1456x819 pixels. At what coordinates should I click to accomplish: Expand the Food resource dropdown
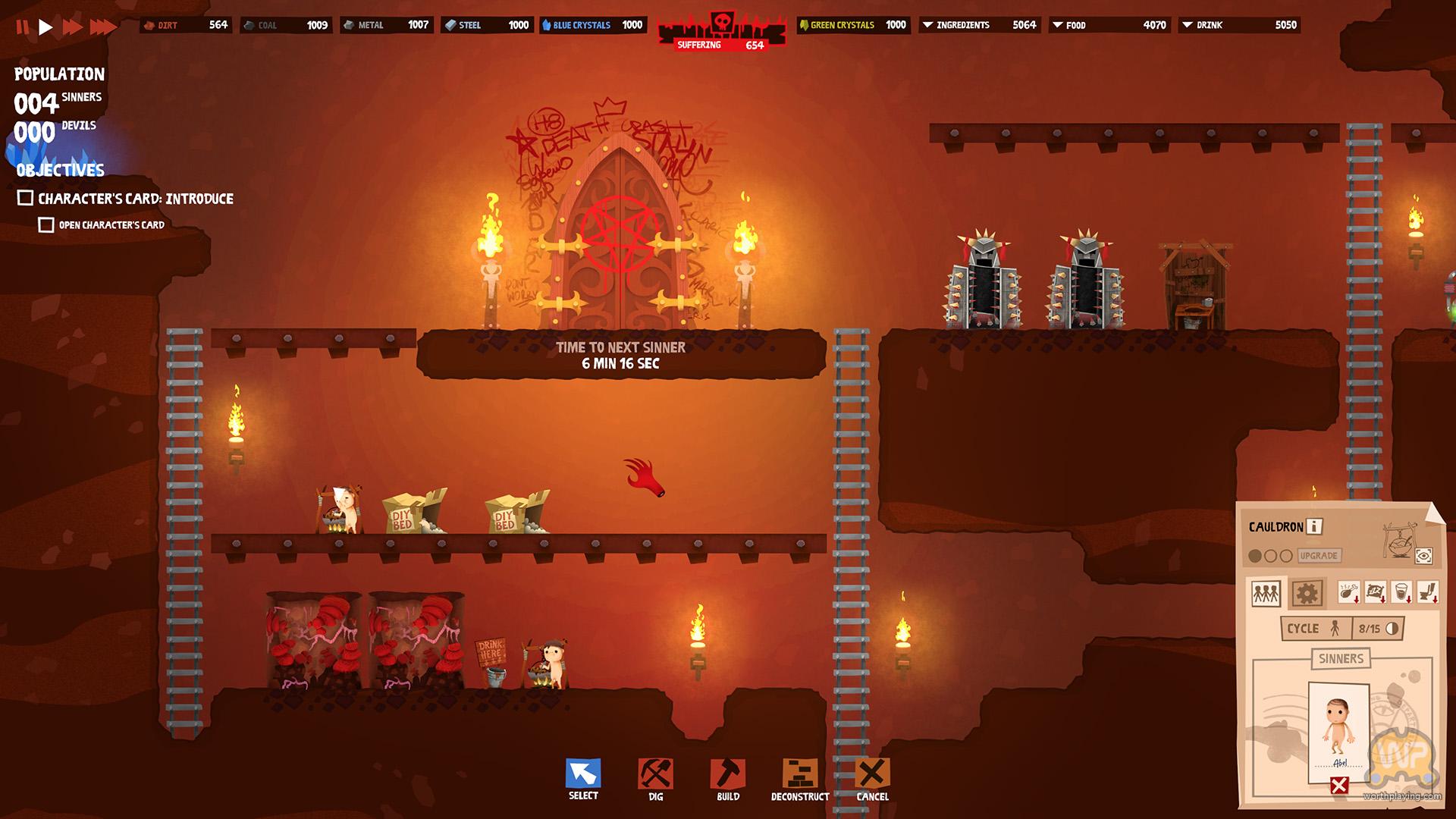tap(1057, 25)
